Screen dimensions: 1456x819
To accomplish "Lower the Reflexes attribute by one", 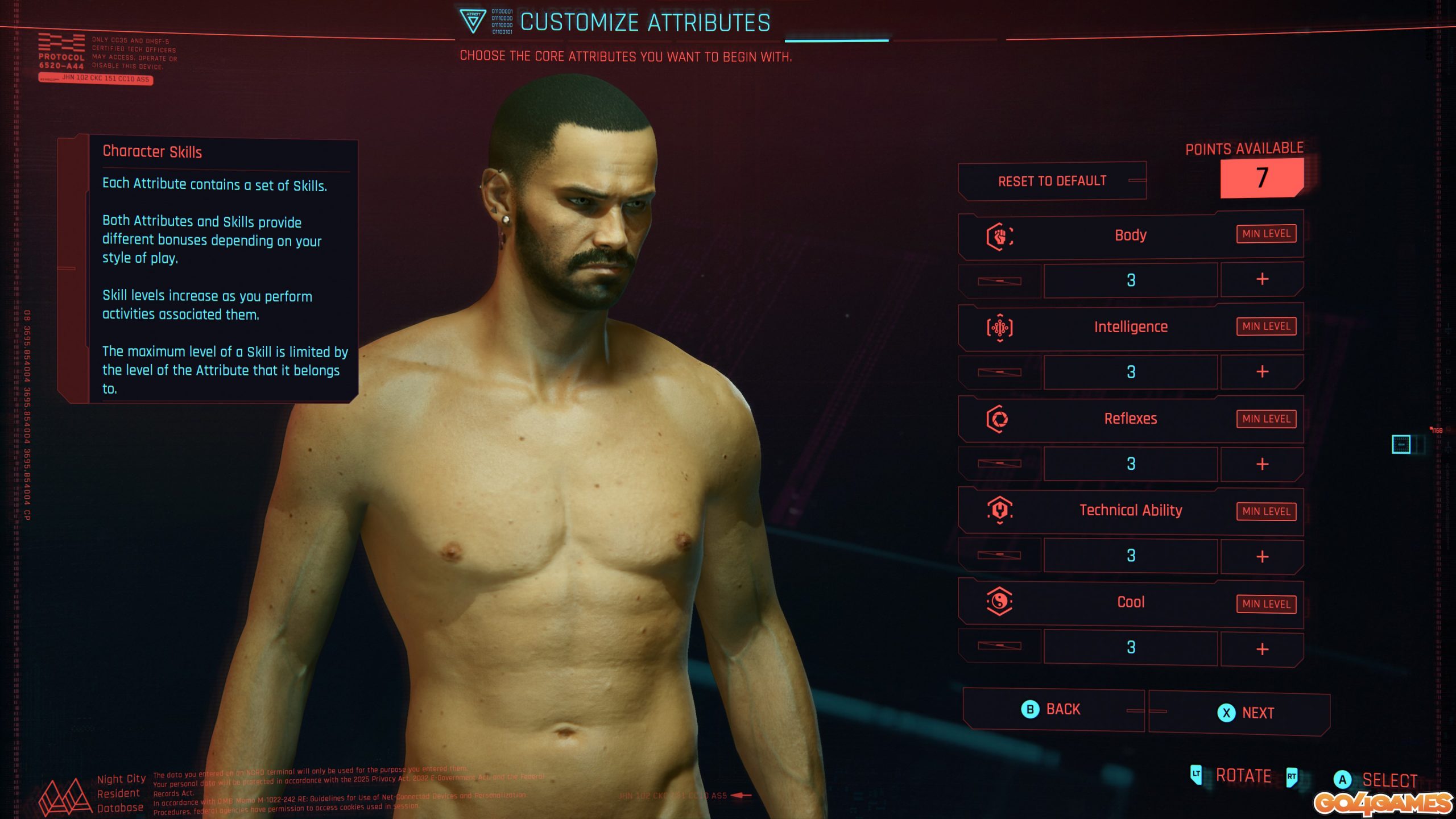I will pos(999,464).
